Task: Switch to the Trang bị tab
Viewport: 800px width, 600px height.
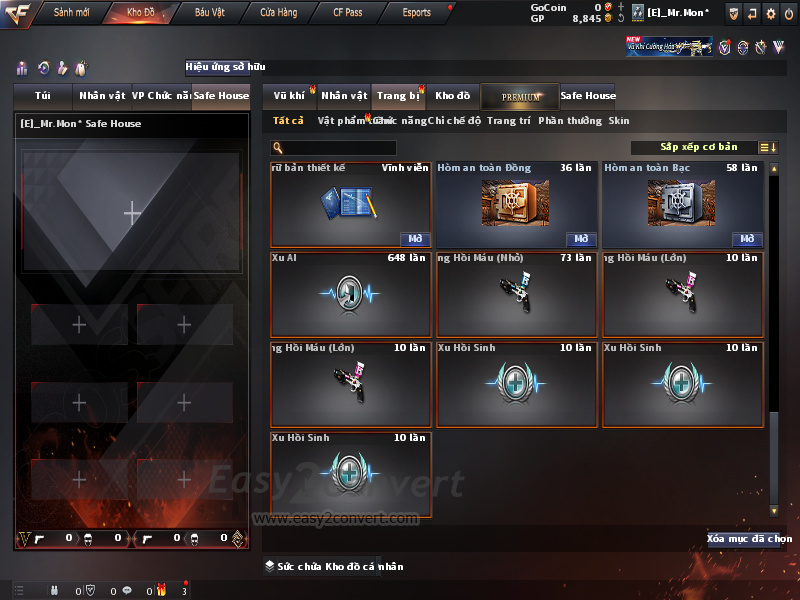Action: pos(398,96)
